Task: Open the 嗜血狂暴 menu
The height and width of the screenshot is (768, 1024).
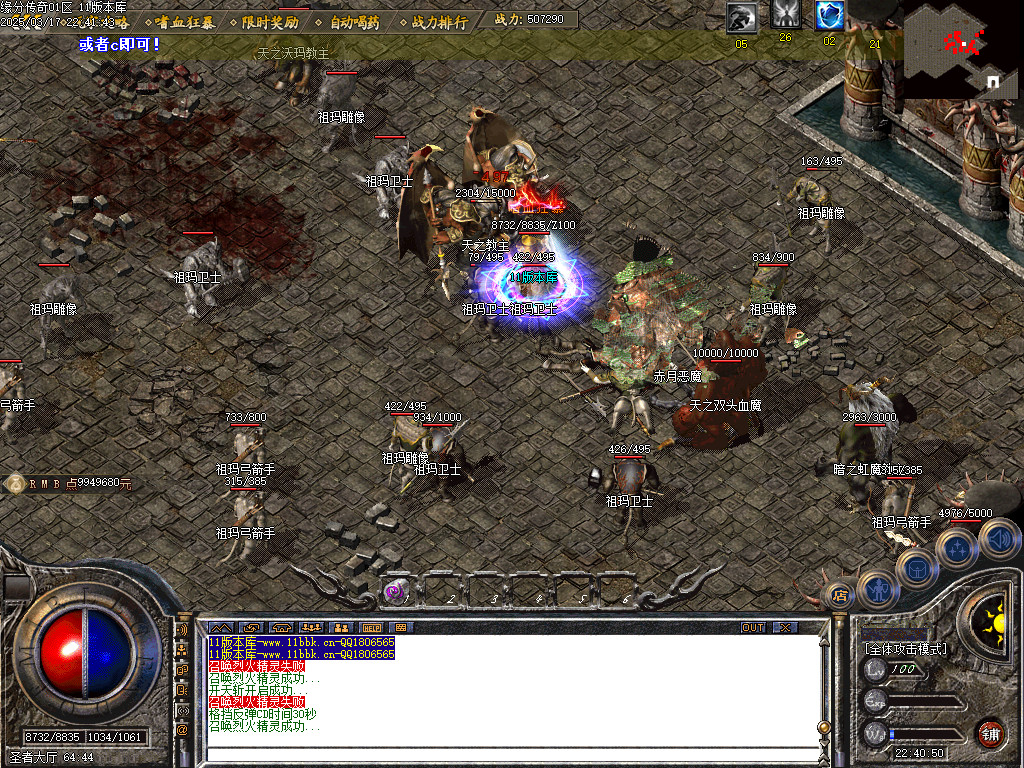Action: click(x=185, y=21)
